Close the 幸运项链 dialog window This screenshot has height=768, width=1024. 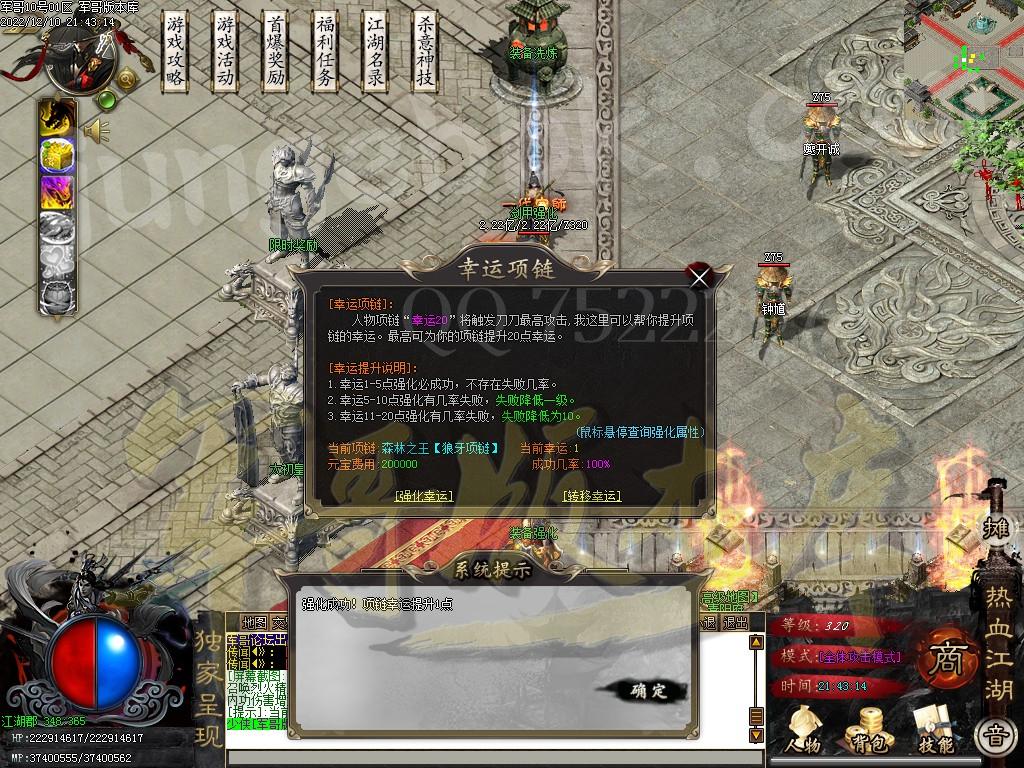[699, 277]
